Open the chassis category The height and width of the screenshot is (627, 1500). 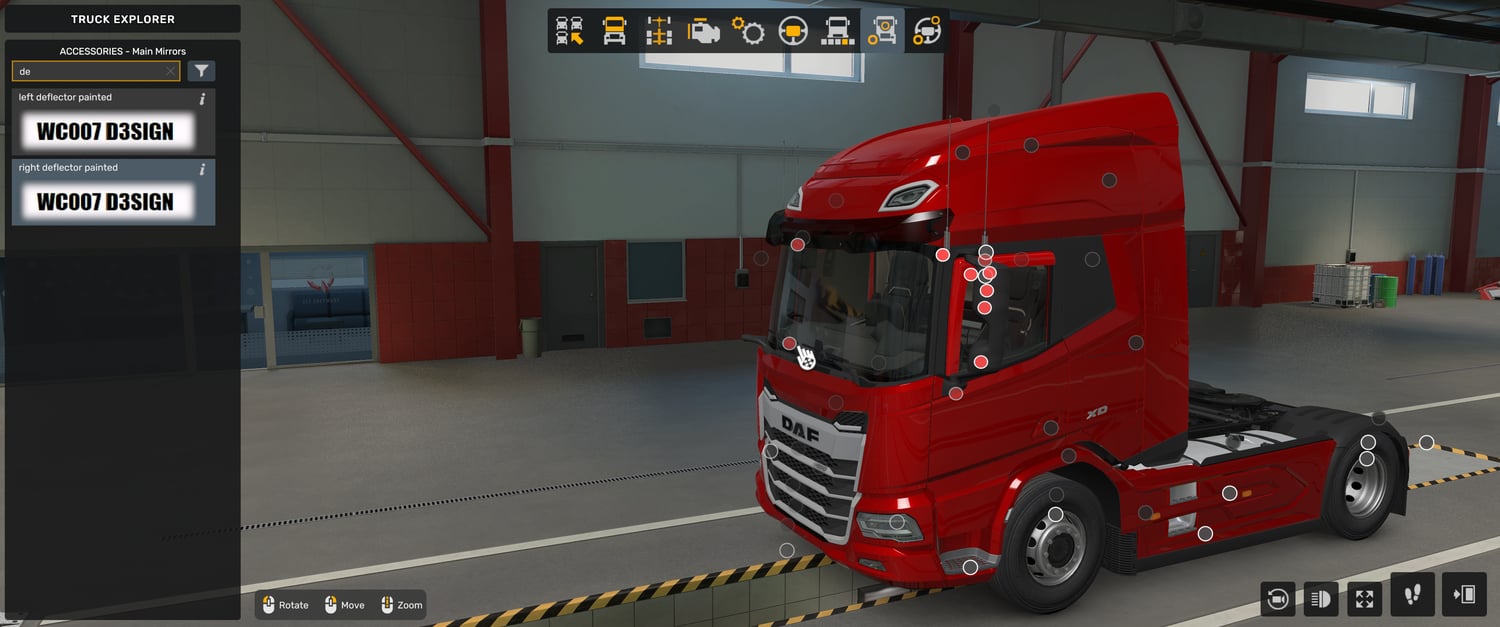point(658,31)
